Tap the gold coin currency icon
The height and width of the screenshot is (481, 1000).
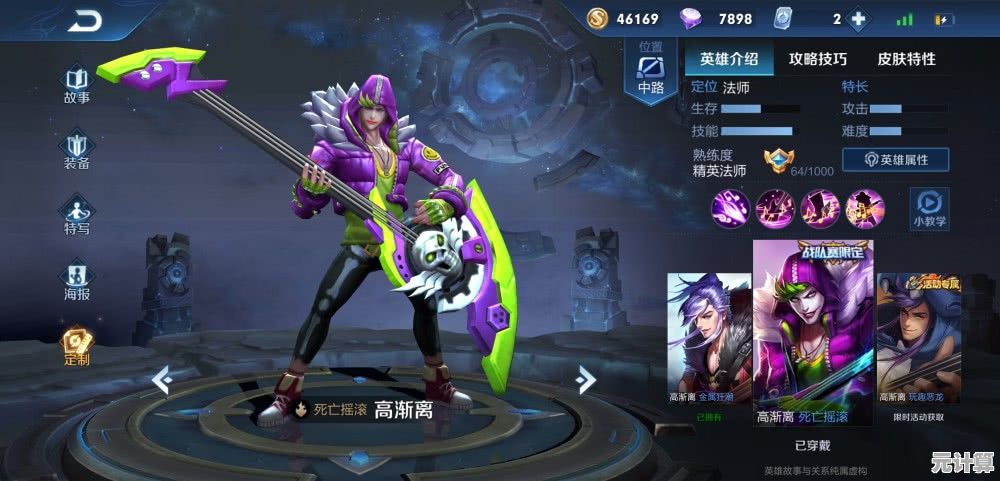pos(597,19)
